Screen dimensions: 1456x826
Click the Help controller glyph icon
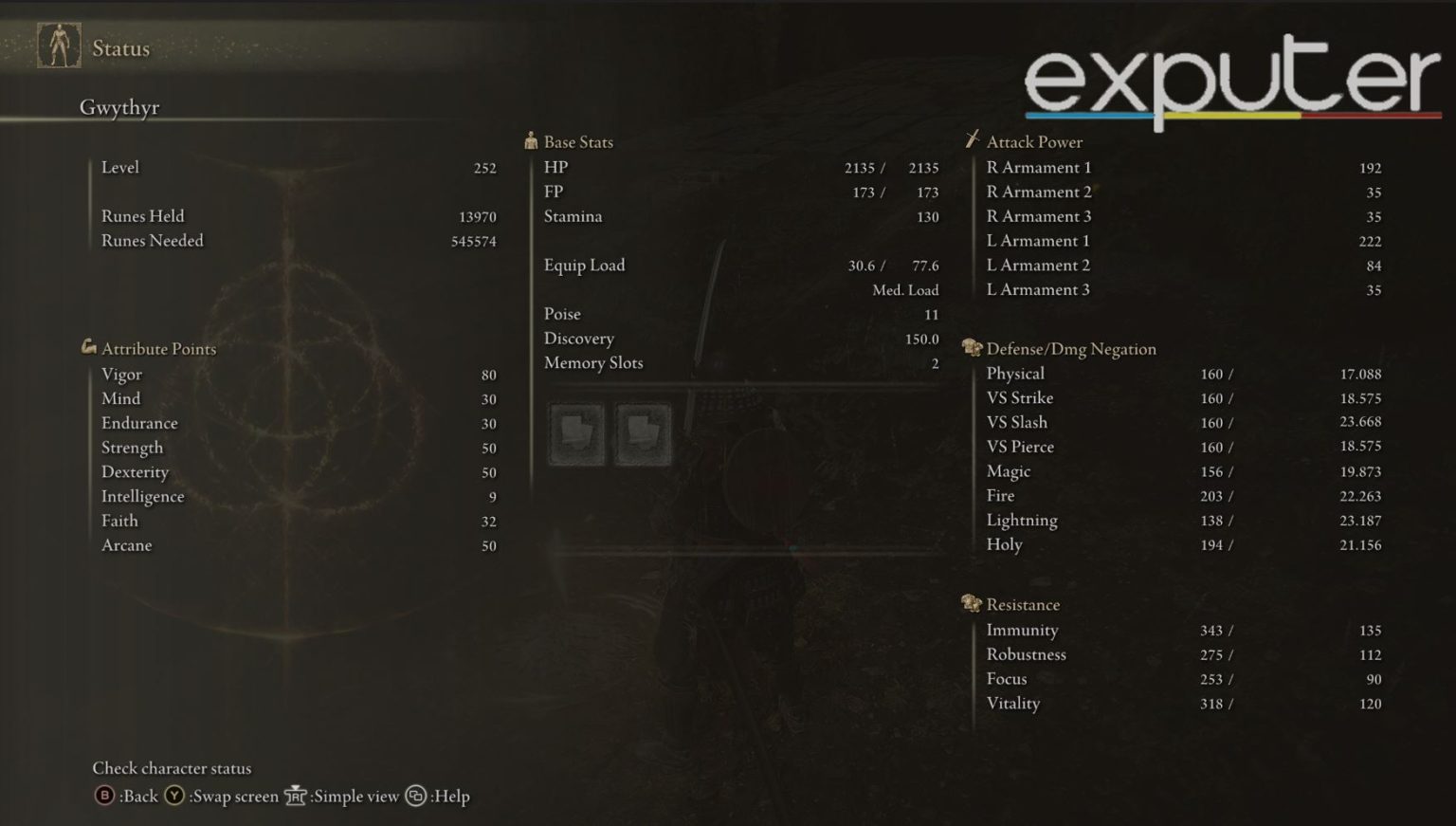pyautogui.click(x=414, y=797)
